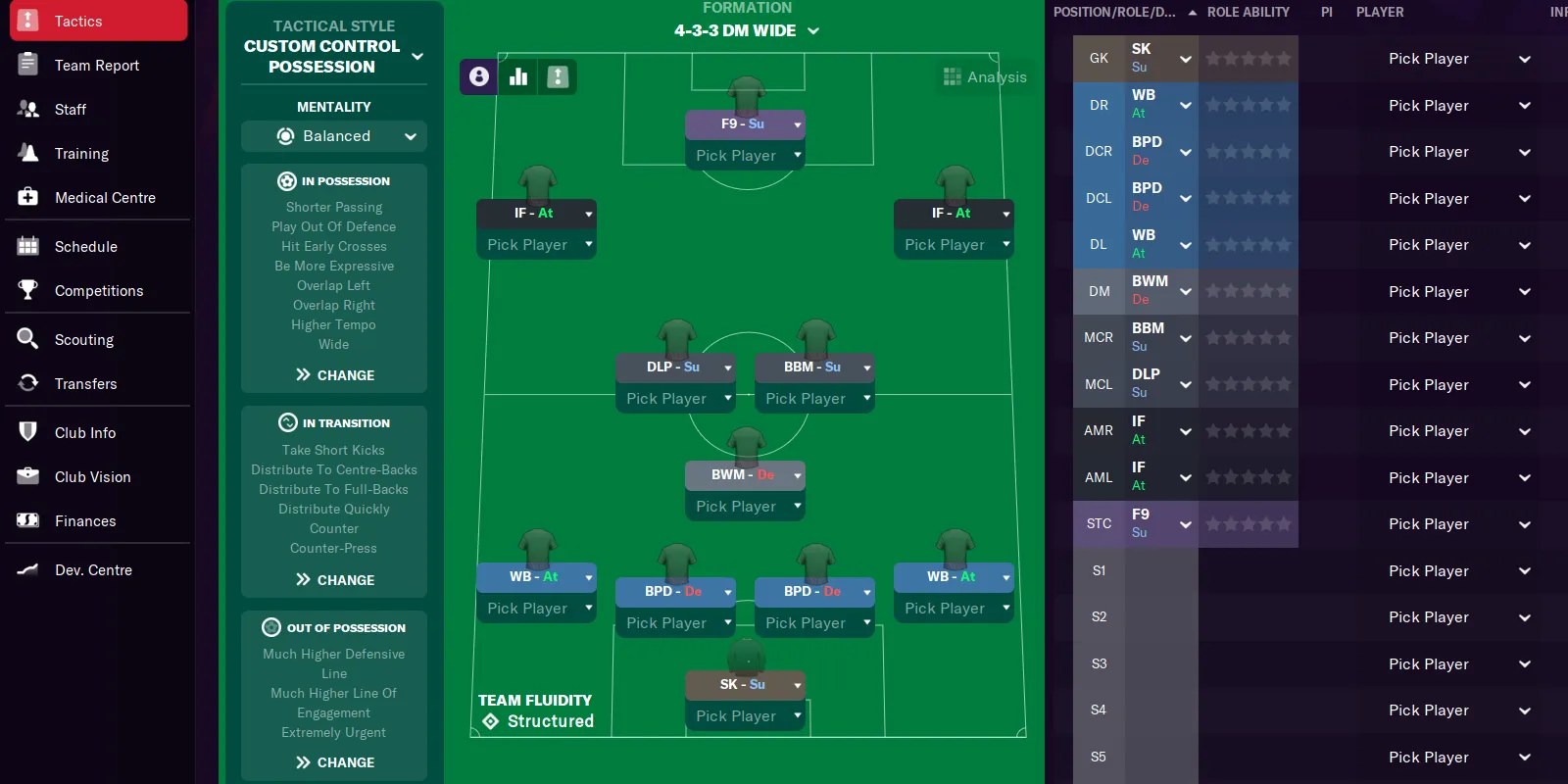Open the Finances section

point(28,520)
